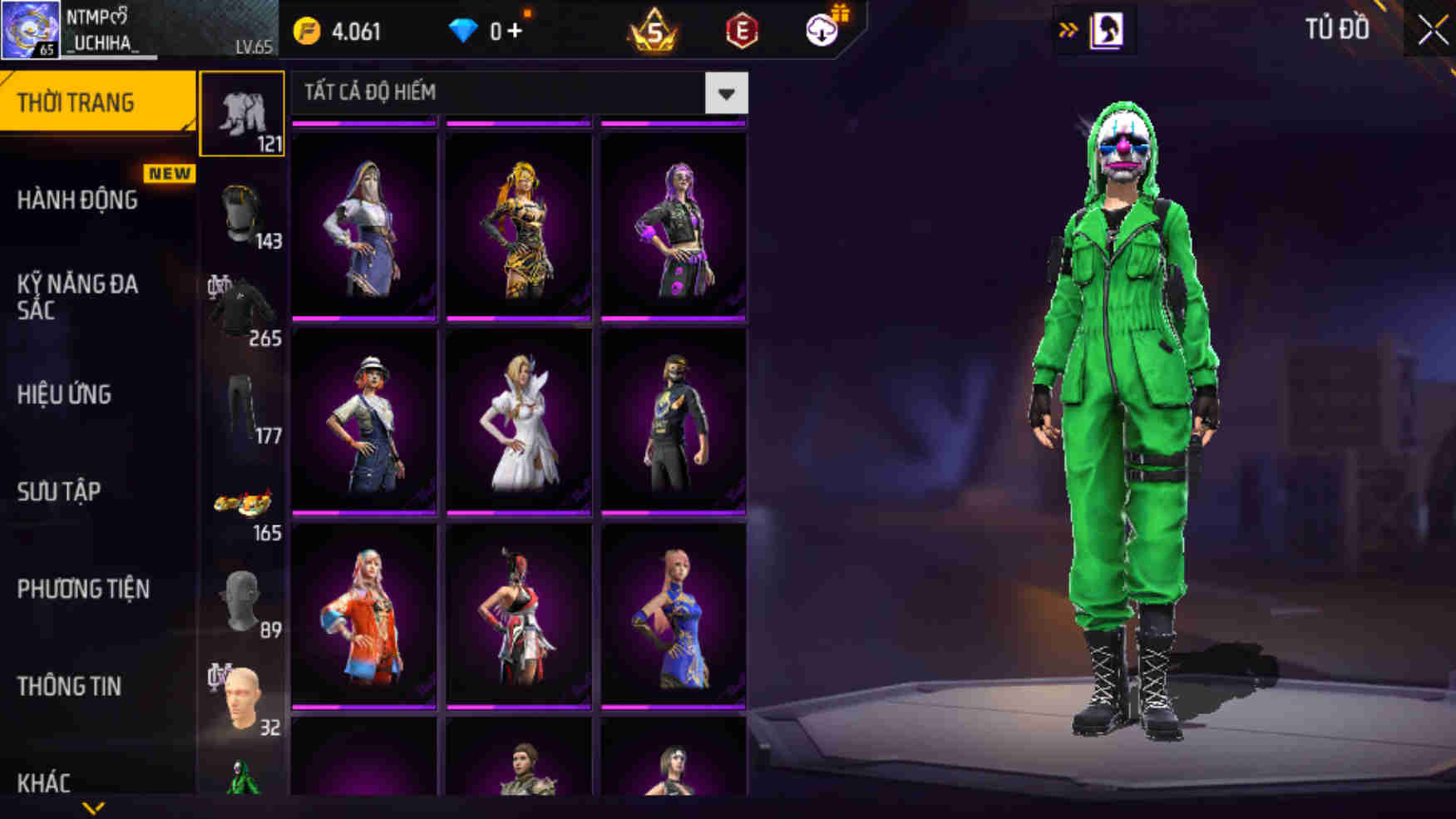The image size is (1456, 819).
Task: Open the season rank crown badge
Action: 654,29
